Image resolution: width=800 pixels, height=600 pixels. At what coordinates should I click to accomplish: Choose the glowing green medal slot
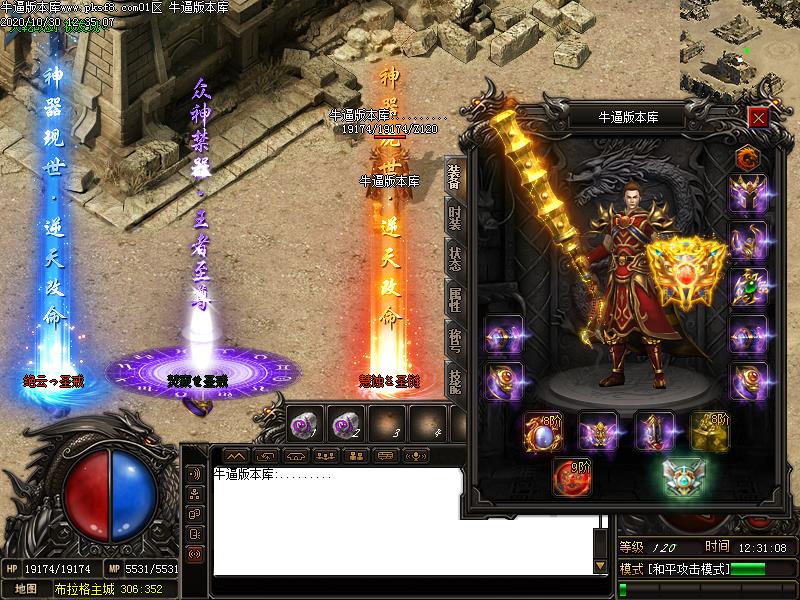point(685,477)
